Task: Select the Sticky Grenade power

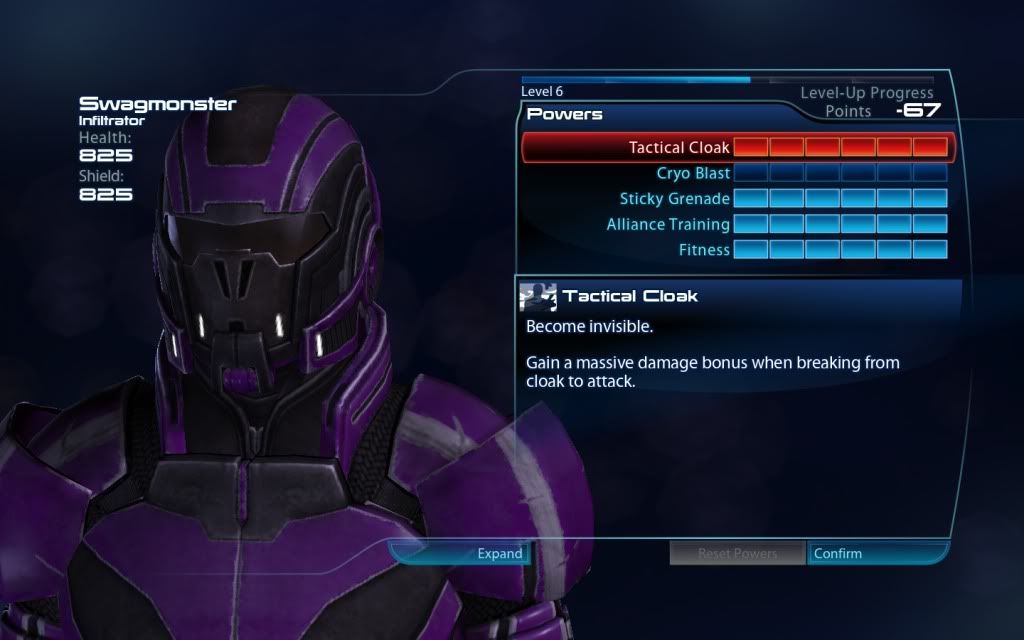Action: 675,199
